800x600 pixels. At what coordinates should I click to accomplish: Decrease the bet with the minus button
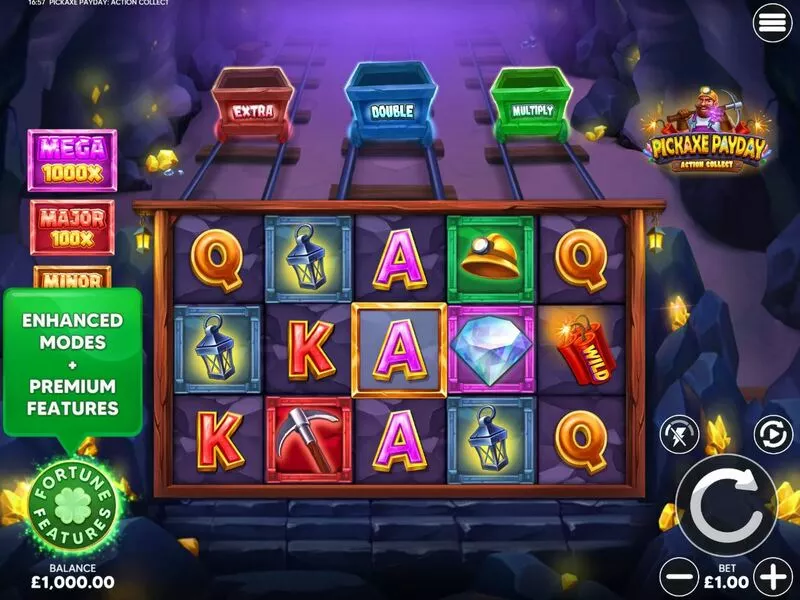click(x=680, y=577)
